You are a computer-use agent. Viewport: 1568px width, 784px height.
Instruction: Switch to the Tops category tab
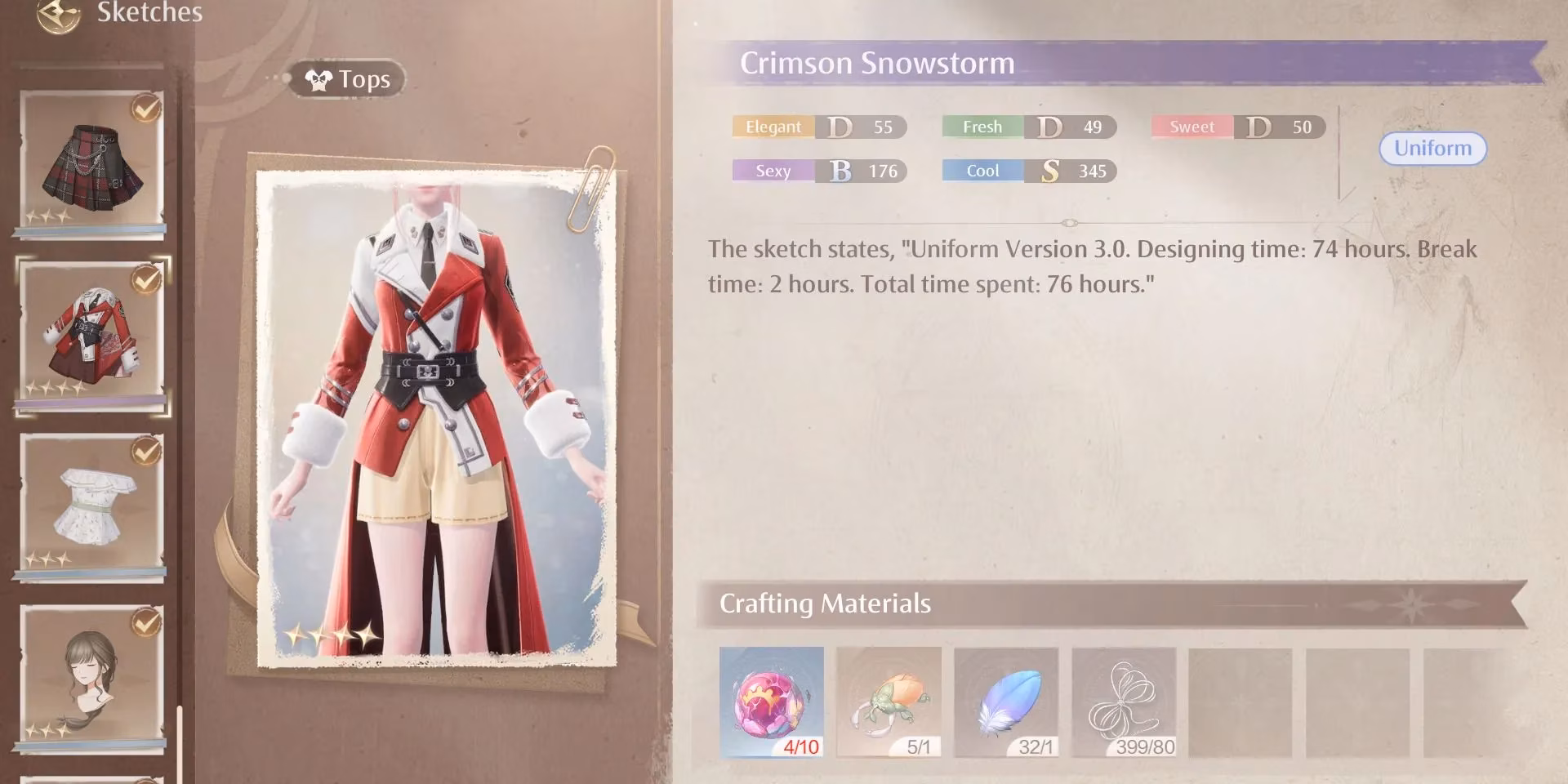(346, 79)
